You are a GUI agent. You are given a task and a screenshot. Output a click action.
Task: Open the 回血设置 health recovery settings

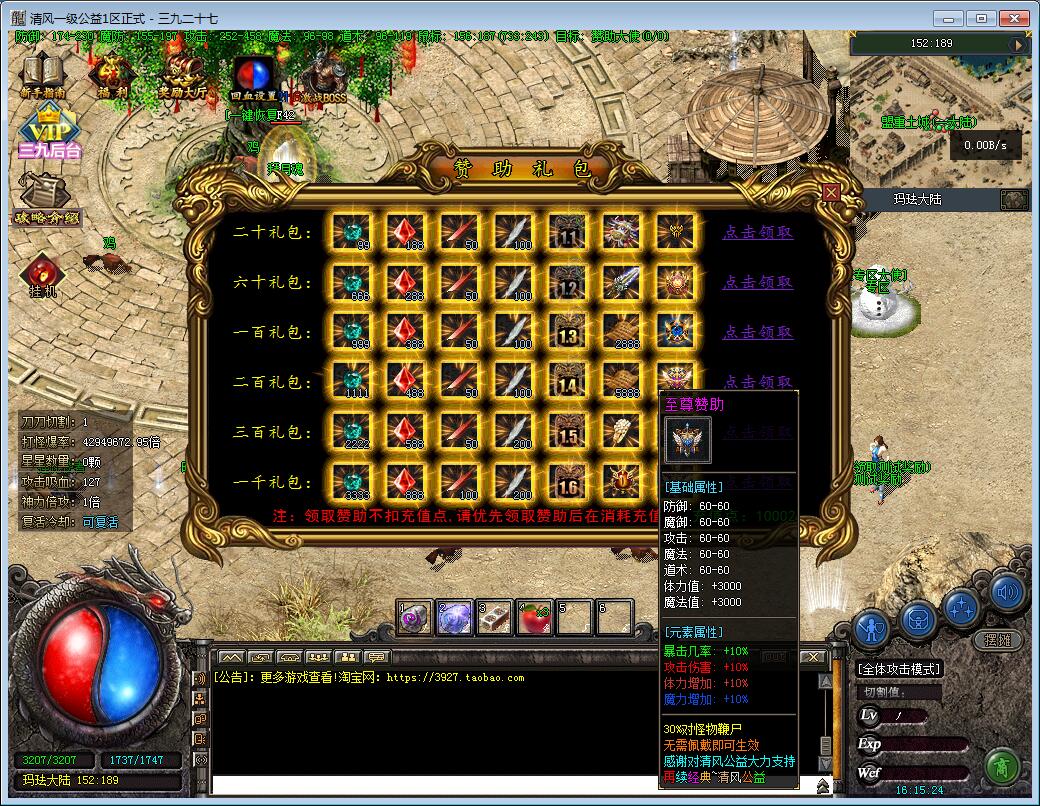point(252,76)
